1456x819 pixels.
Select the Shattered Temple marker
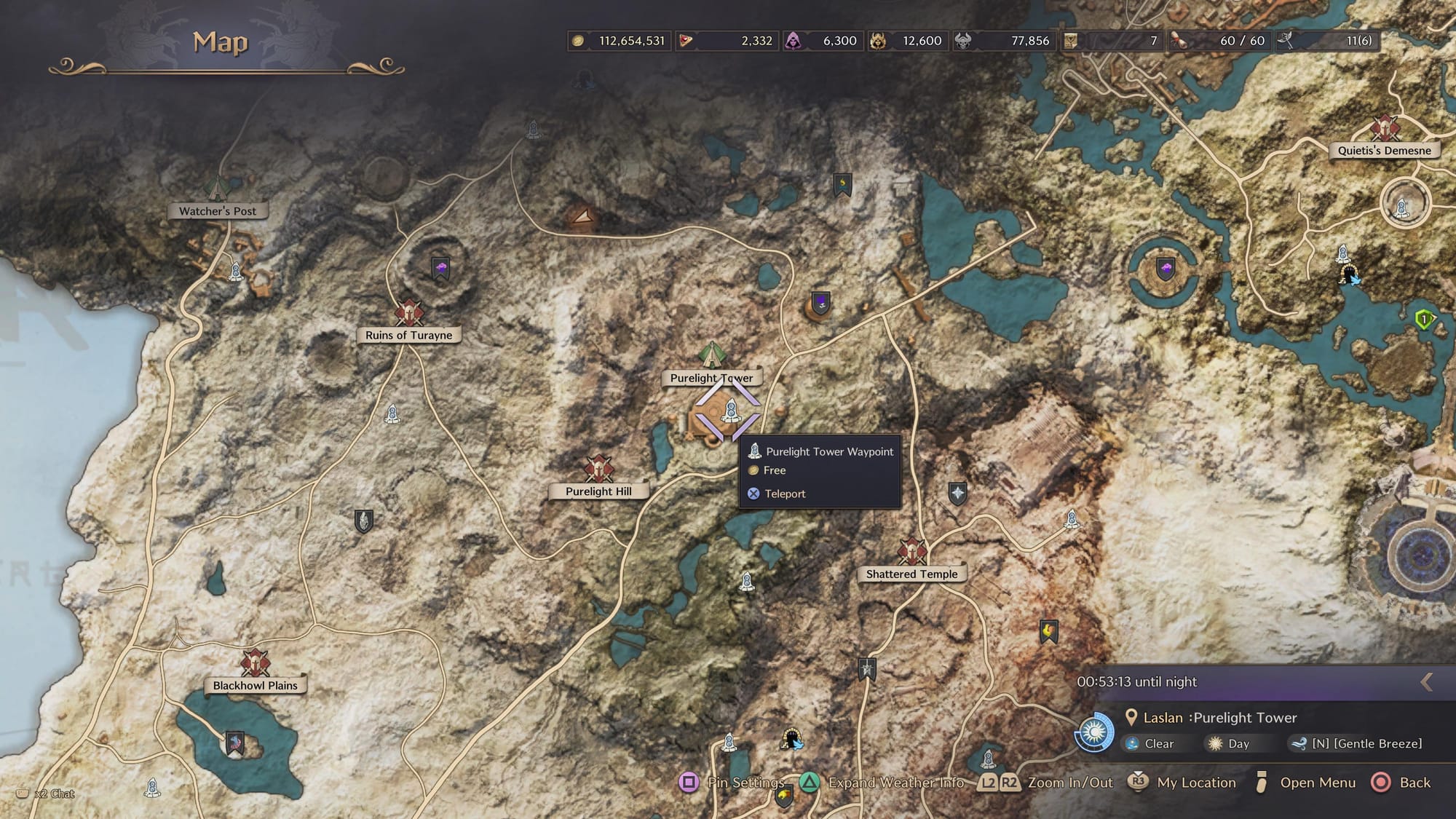(x=911, y=552)
